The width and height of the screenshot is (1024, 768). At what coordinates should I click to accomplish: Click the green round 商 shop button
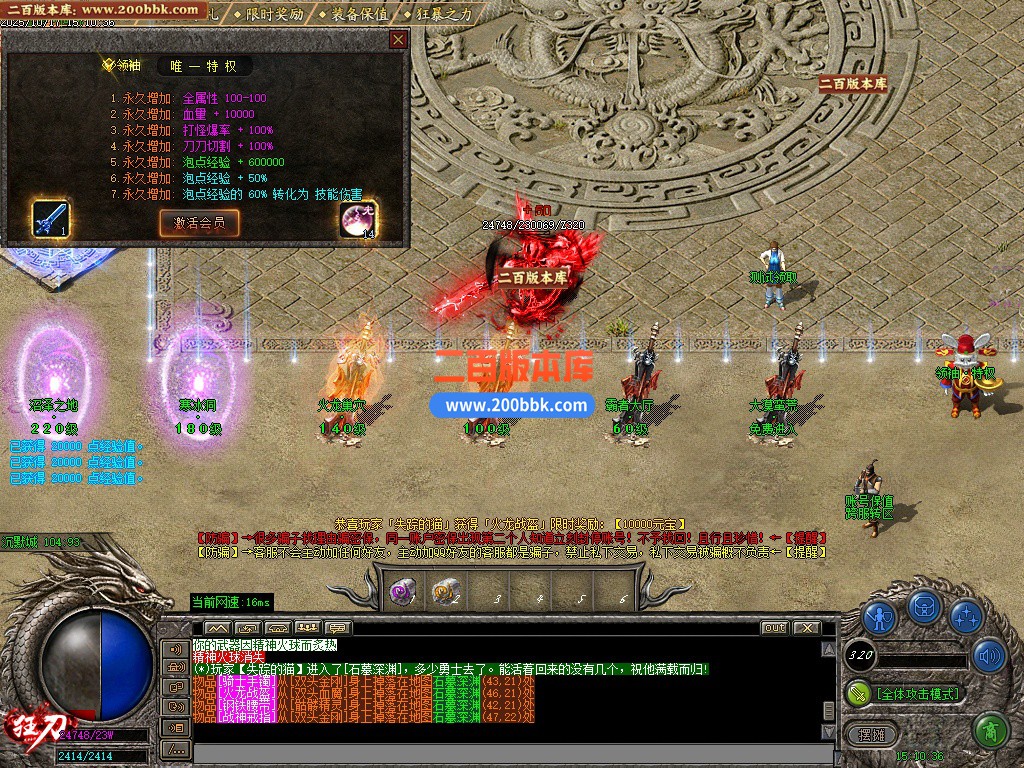989,731
